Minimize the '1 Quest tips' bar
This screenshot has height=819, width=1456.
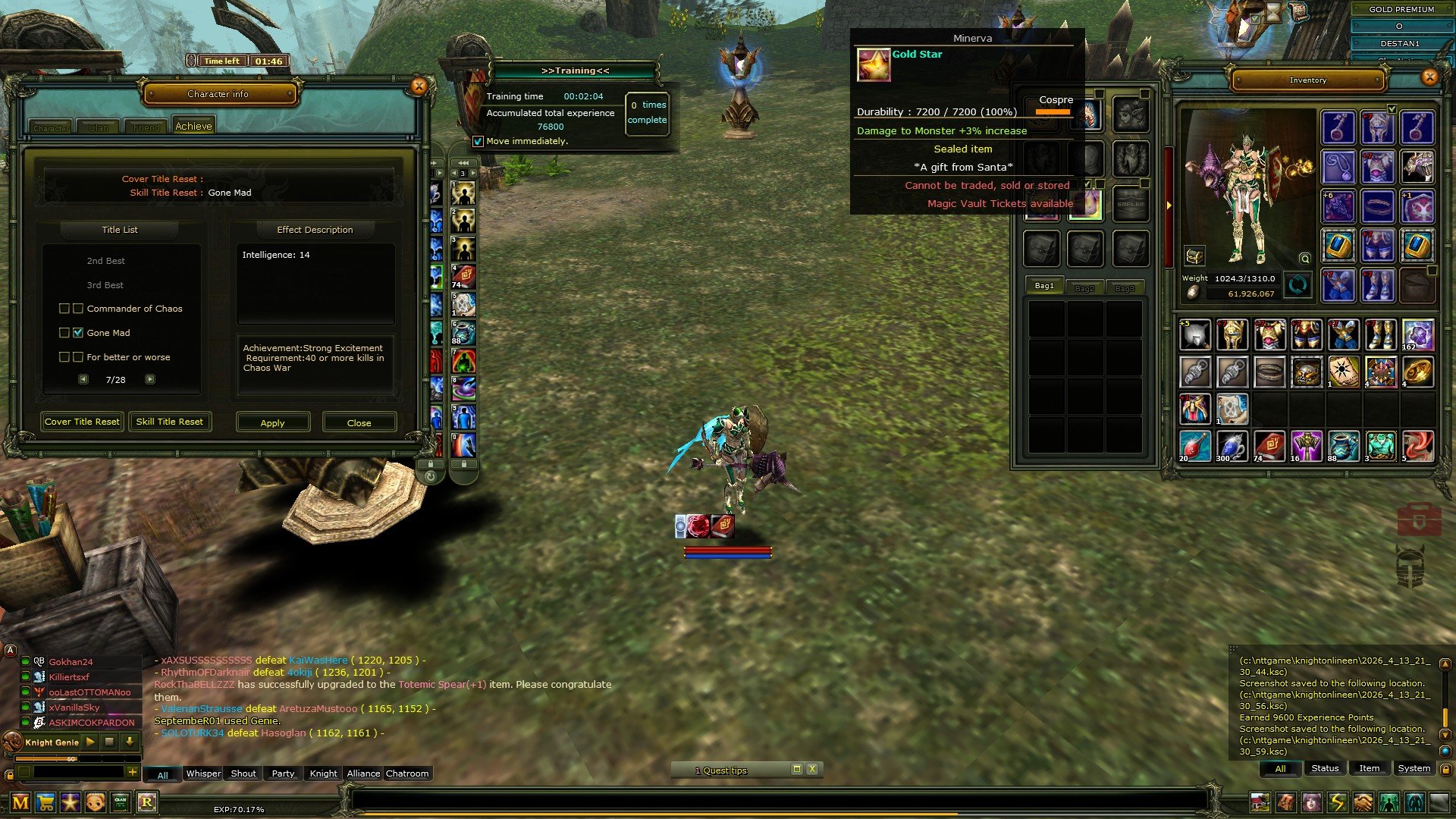tap(797, 769)
